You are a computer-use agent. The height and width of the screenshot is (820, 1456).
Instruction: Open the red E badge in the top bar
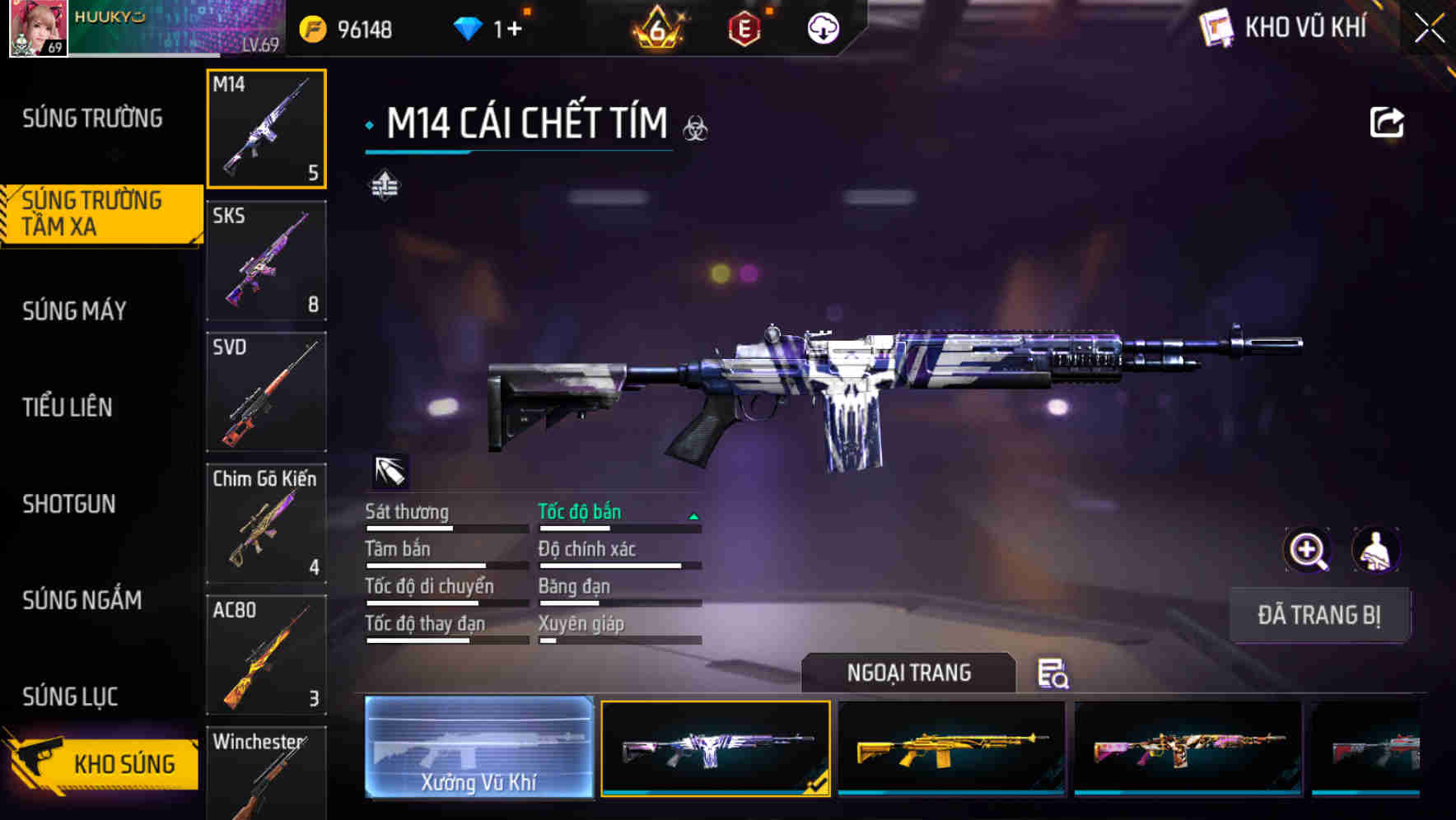tap(741, 27)
